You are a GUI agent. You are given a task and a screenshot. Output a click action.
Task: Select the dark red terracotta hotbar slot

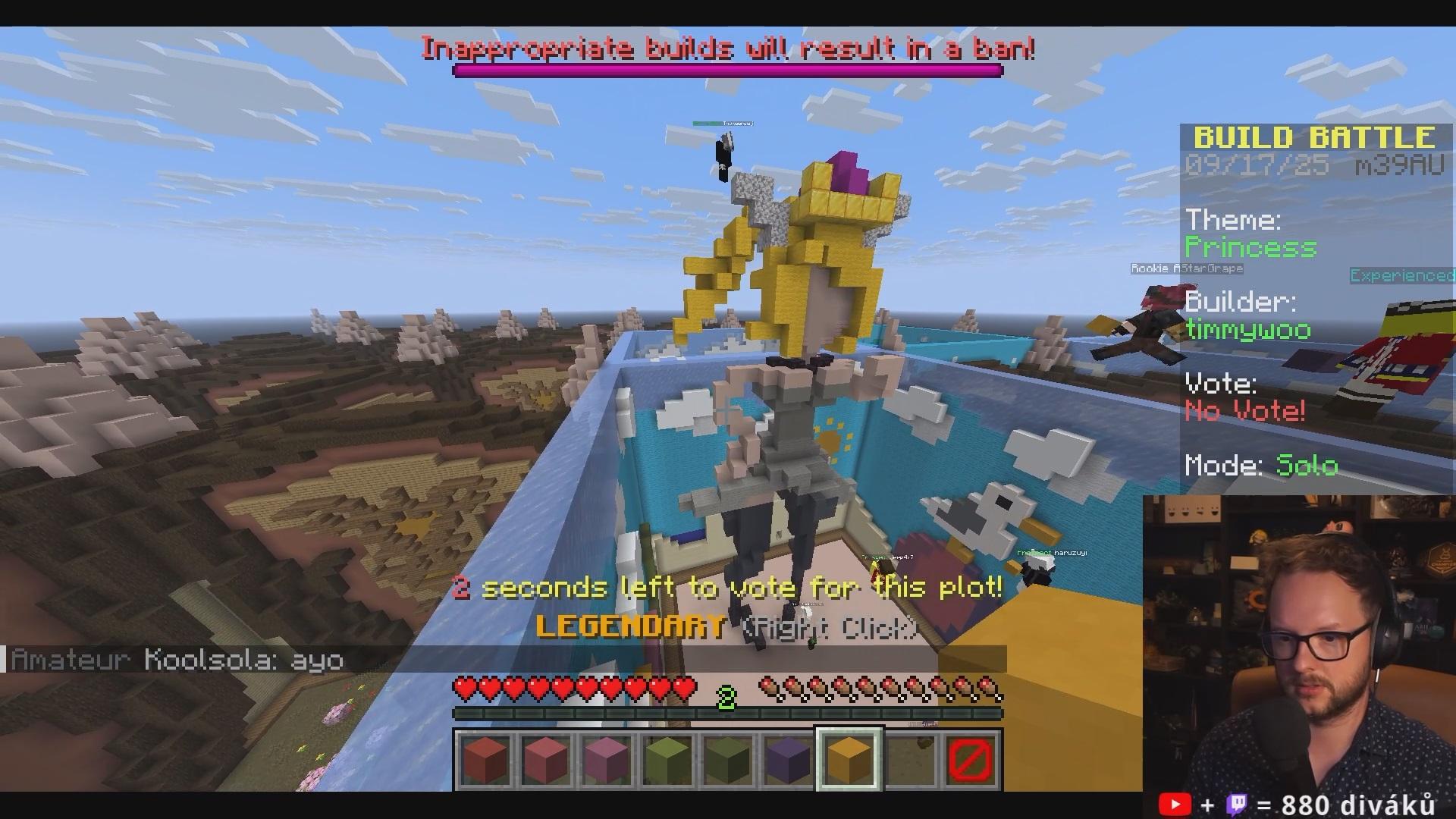coord(485,759)
